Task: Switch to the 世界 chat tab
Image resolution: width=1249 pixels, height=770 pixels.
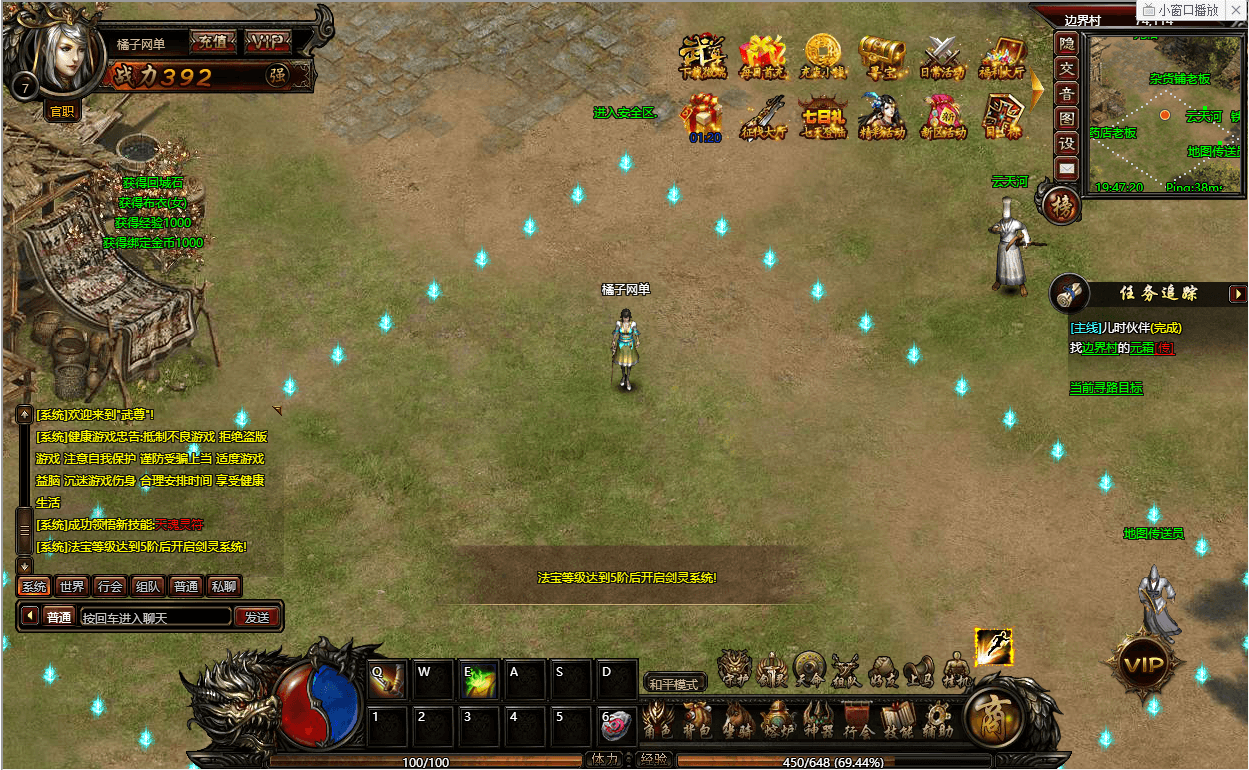Action: (72, 587)
